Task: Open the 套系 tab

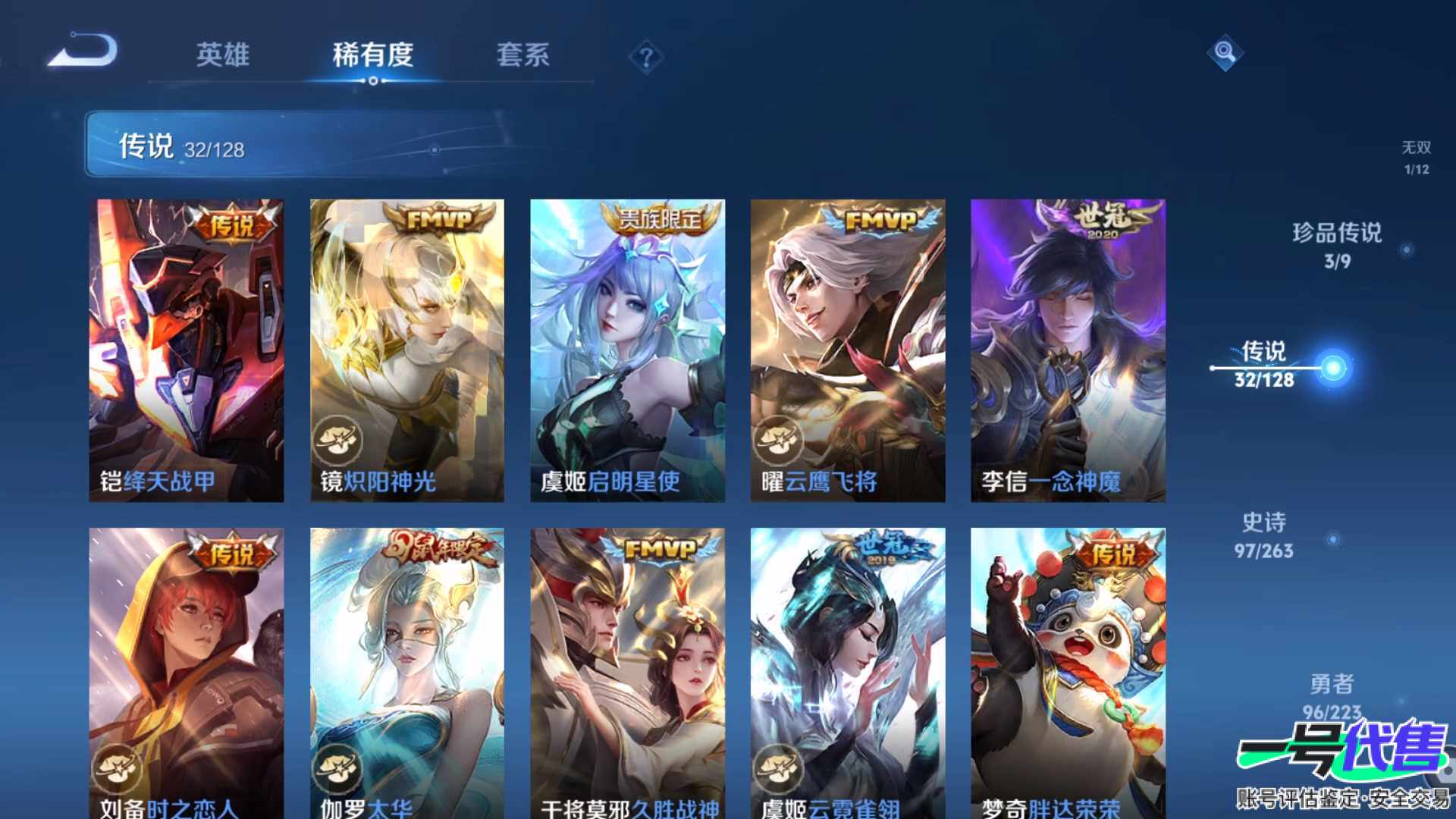Action: point(522,55)
